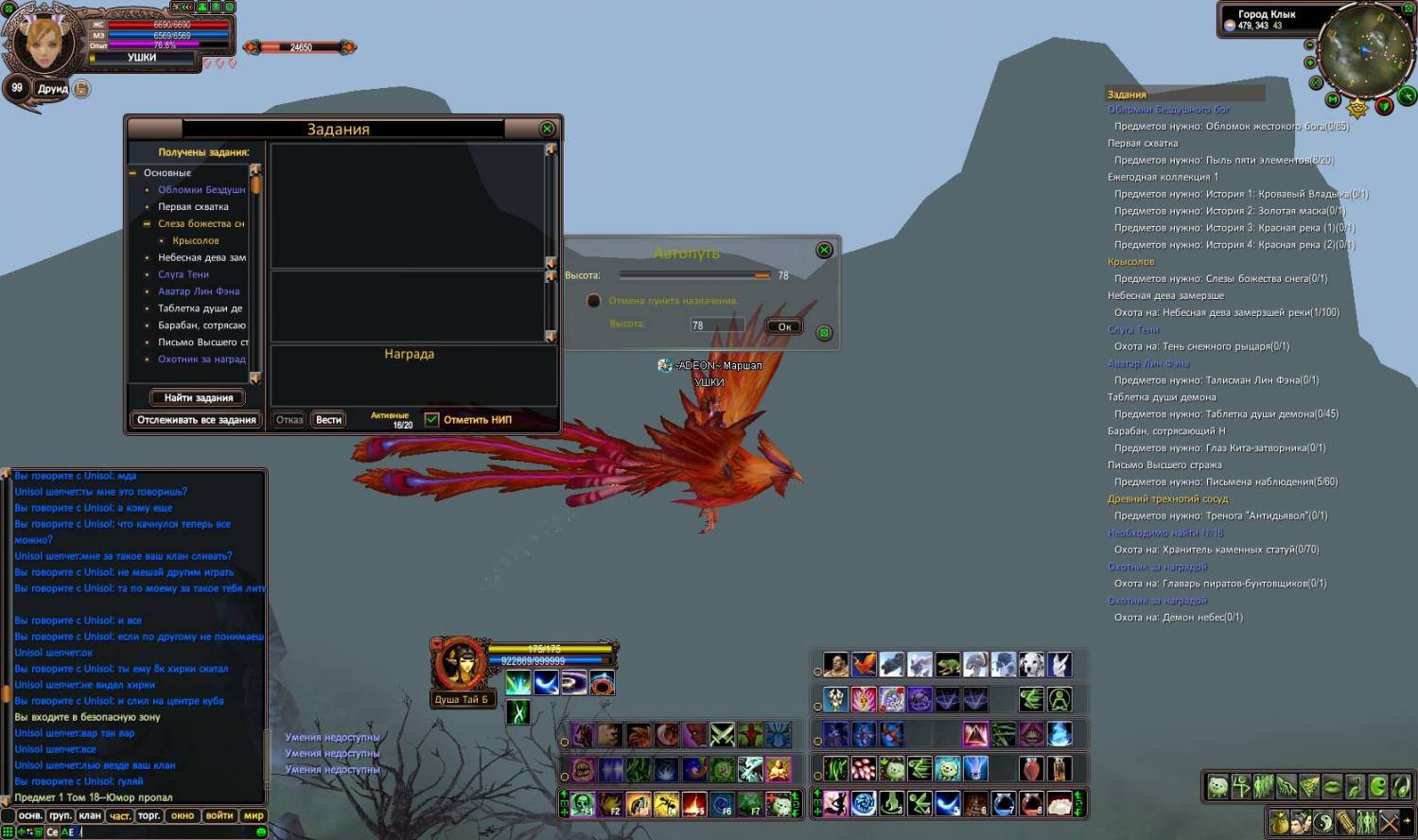Image resolution: width=1418 pixels, height=840 pixels.
Task: Switch chat to the мир channel tab
Action: (x=254, y=815)
